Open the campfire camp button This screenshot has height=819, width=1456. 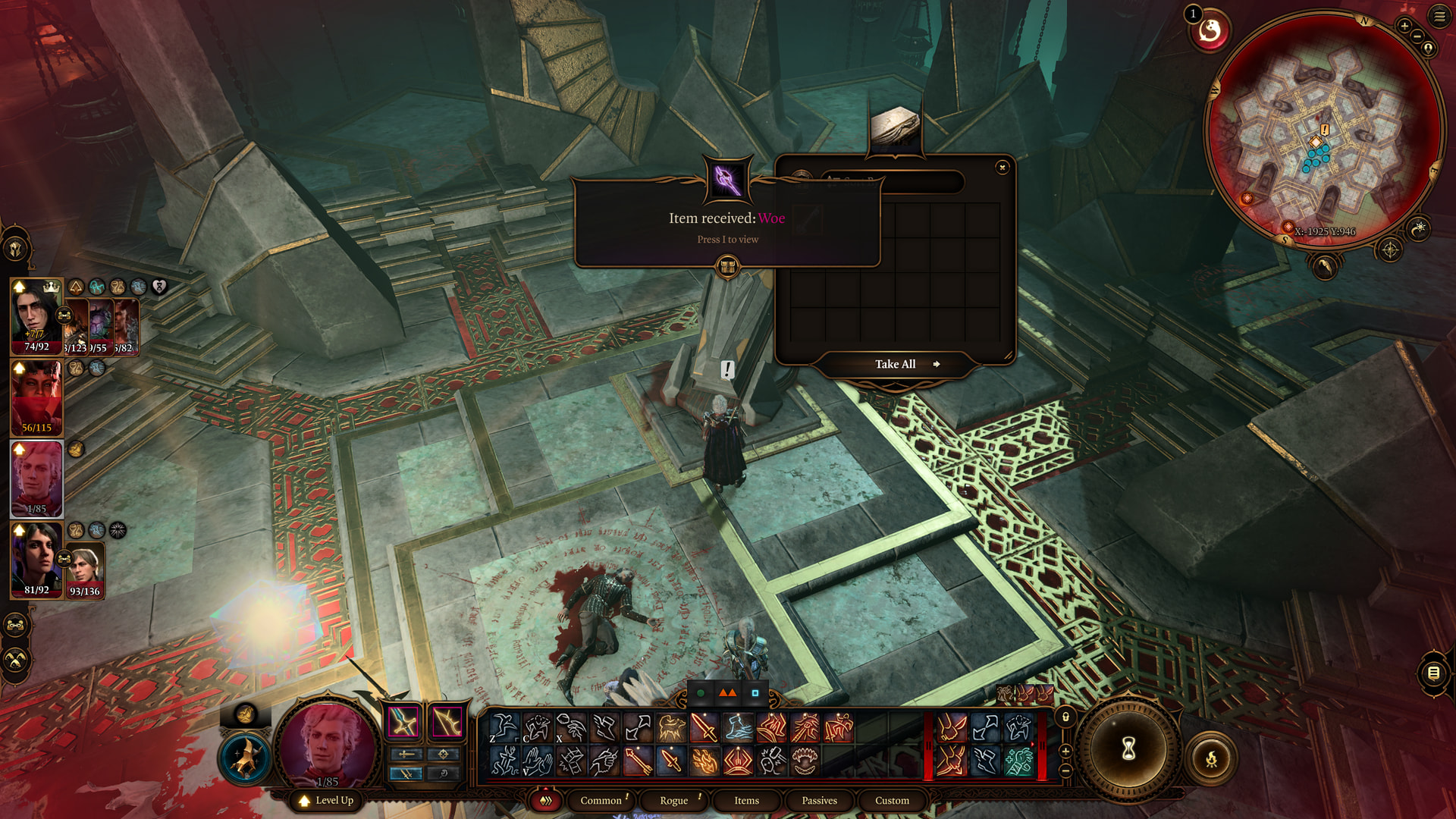tap(1211, 758)
